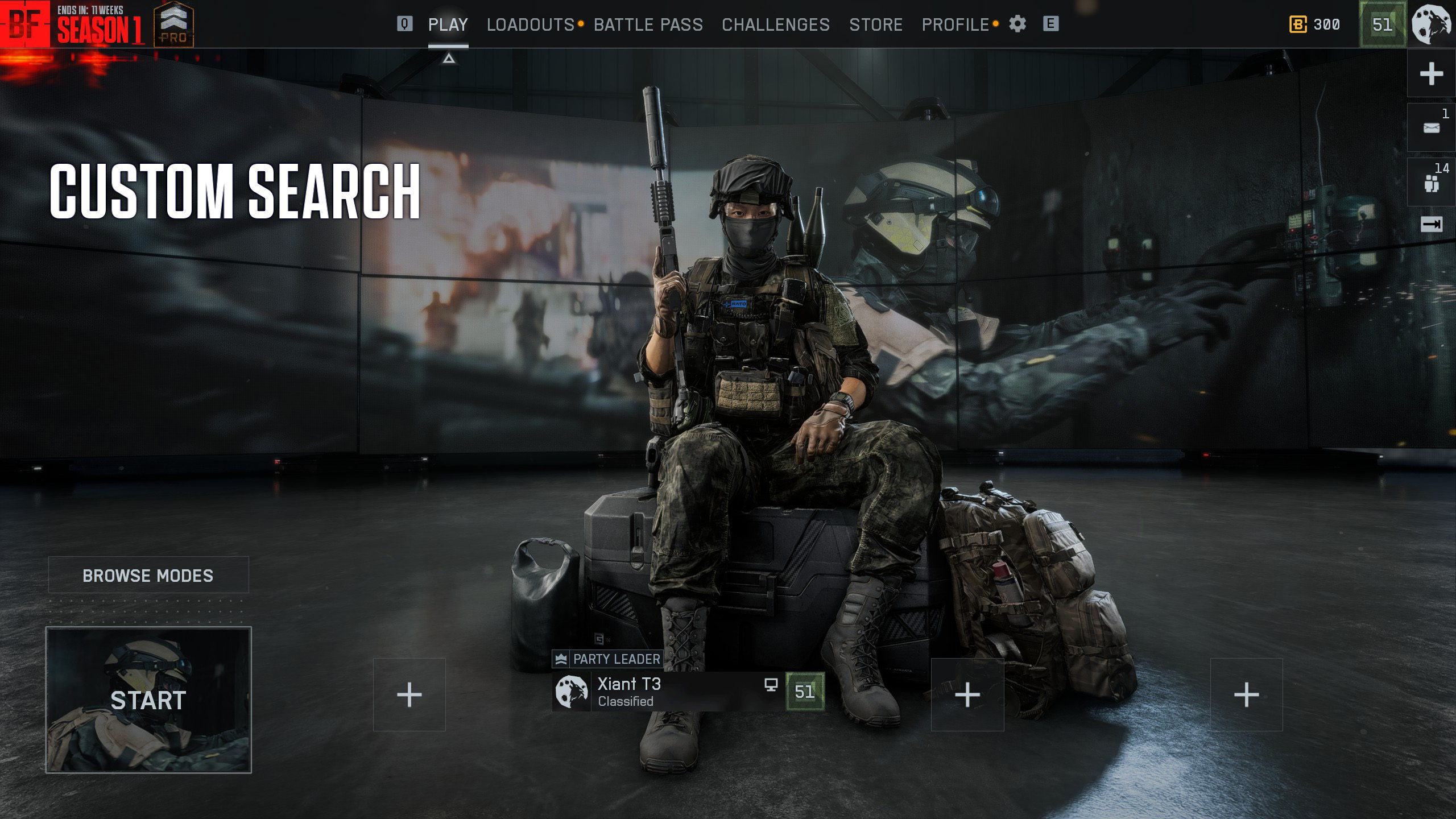View the Challenges tab
1456x819 pixels.
click(775, 24)
